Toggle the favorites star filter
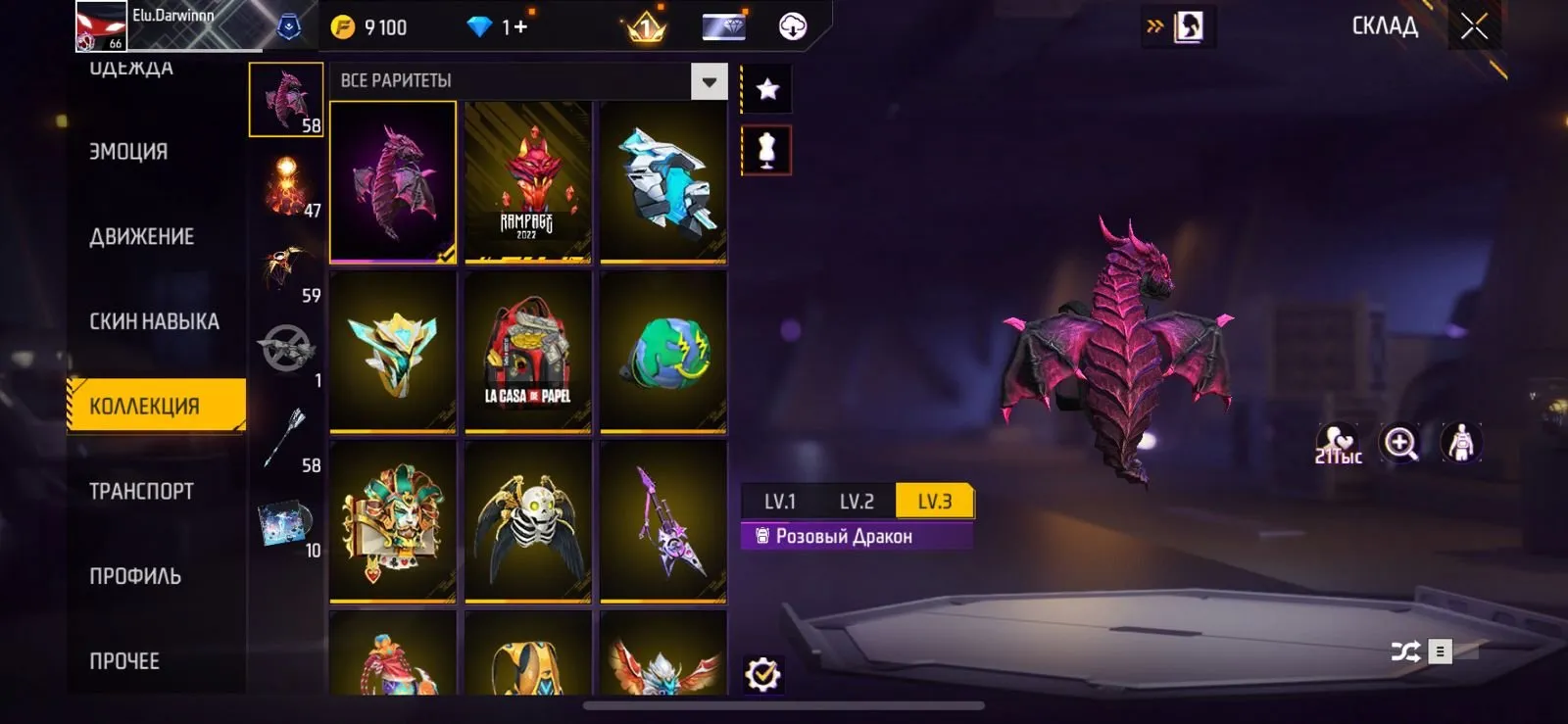The height and width of the screenshot is (724, 1568). point(765,89)
